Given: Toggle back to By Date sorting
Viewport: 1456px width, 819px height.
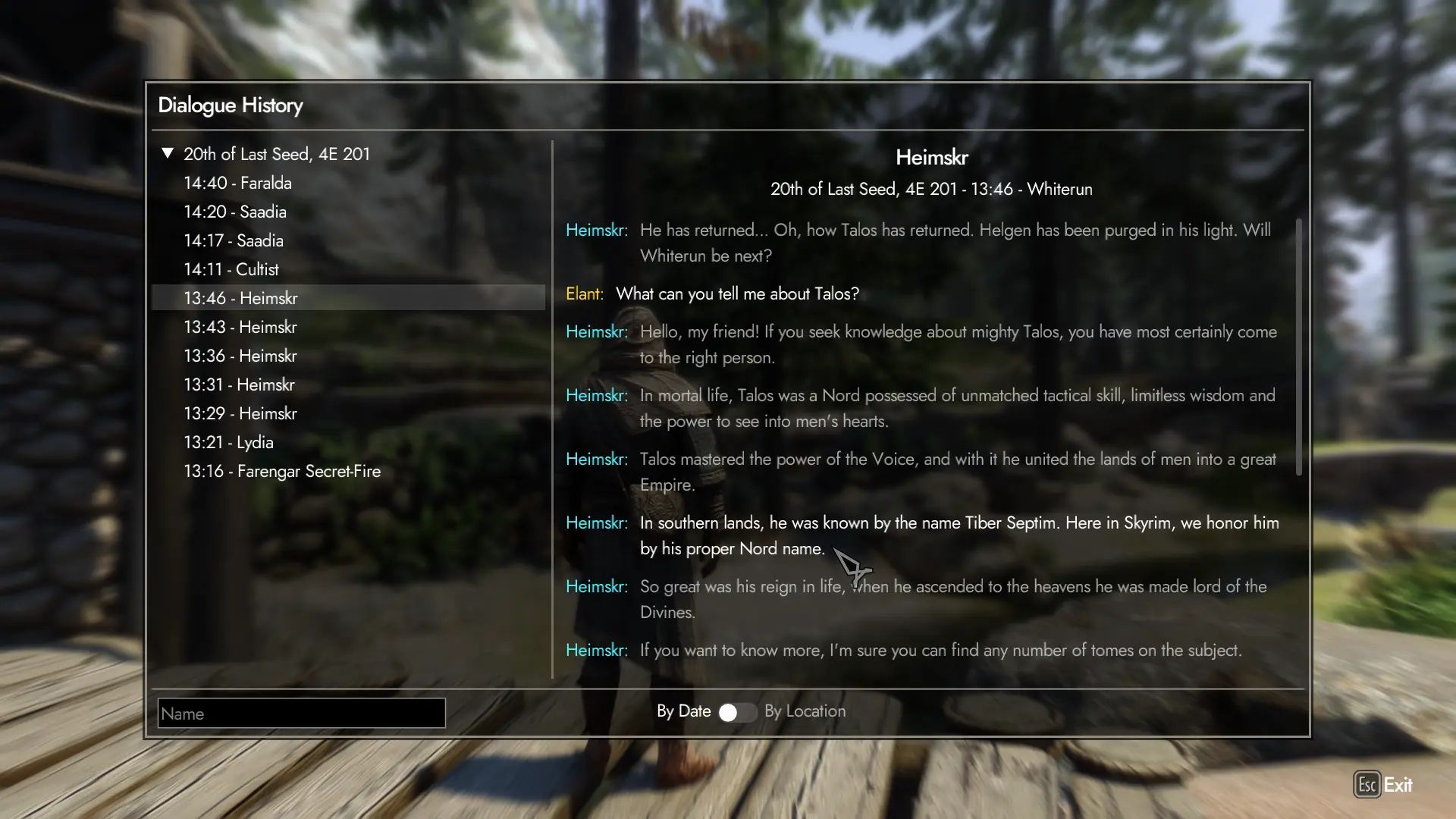Looking at the screenshot, I should click(x=683, y=711).
